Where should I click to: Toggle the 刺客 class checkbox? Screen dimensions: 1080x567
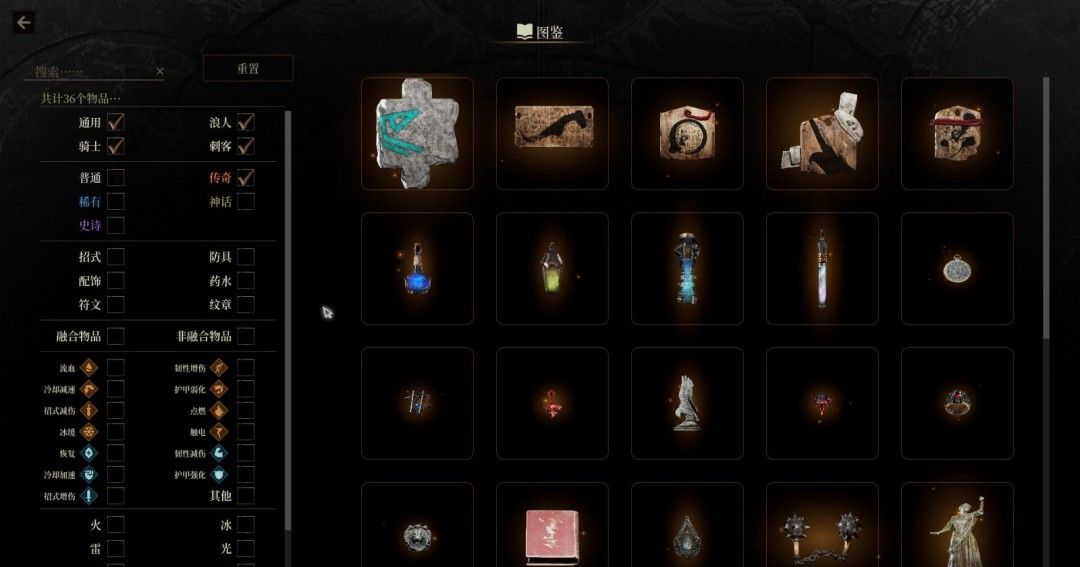click(x=245, y=147)
